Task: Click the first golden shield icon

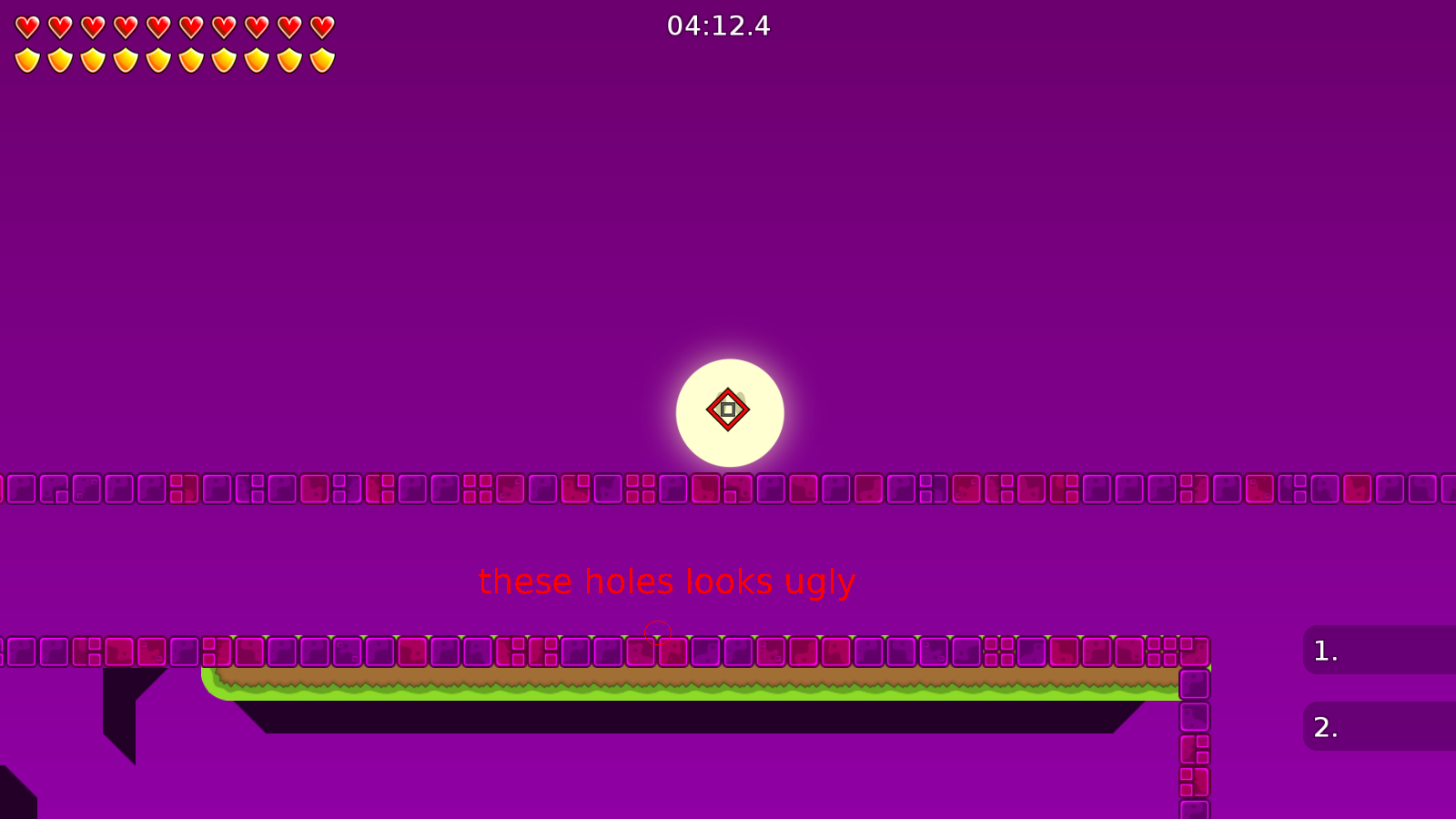Action: pos(27,58)
